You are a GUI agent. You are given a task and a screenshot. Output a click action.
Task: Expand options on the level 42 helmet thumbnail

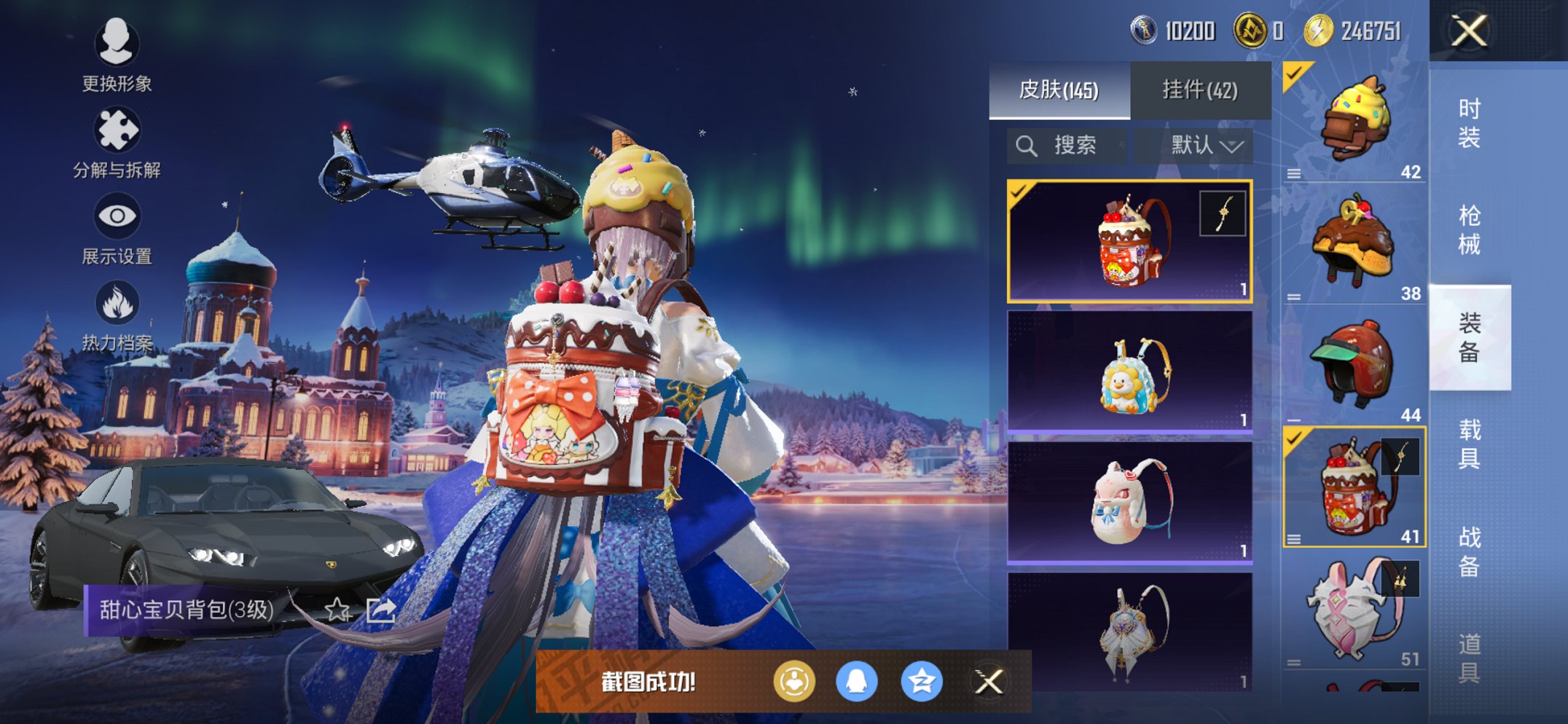tap(1293, 174)
